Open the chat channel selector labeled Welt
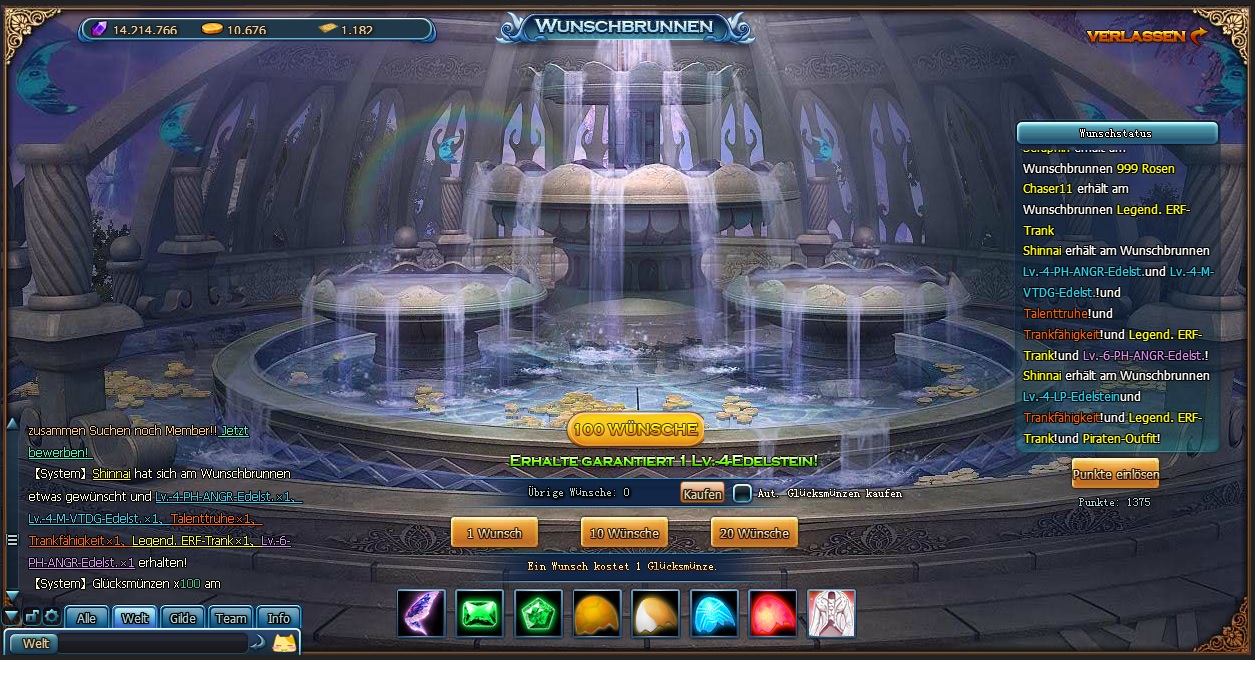The height and width of the screenshot is (675, 1255). [36, 643]
